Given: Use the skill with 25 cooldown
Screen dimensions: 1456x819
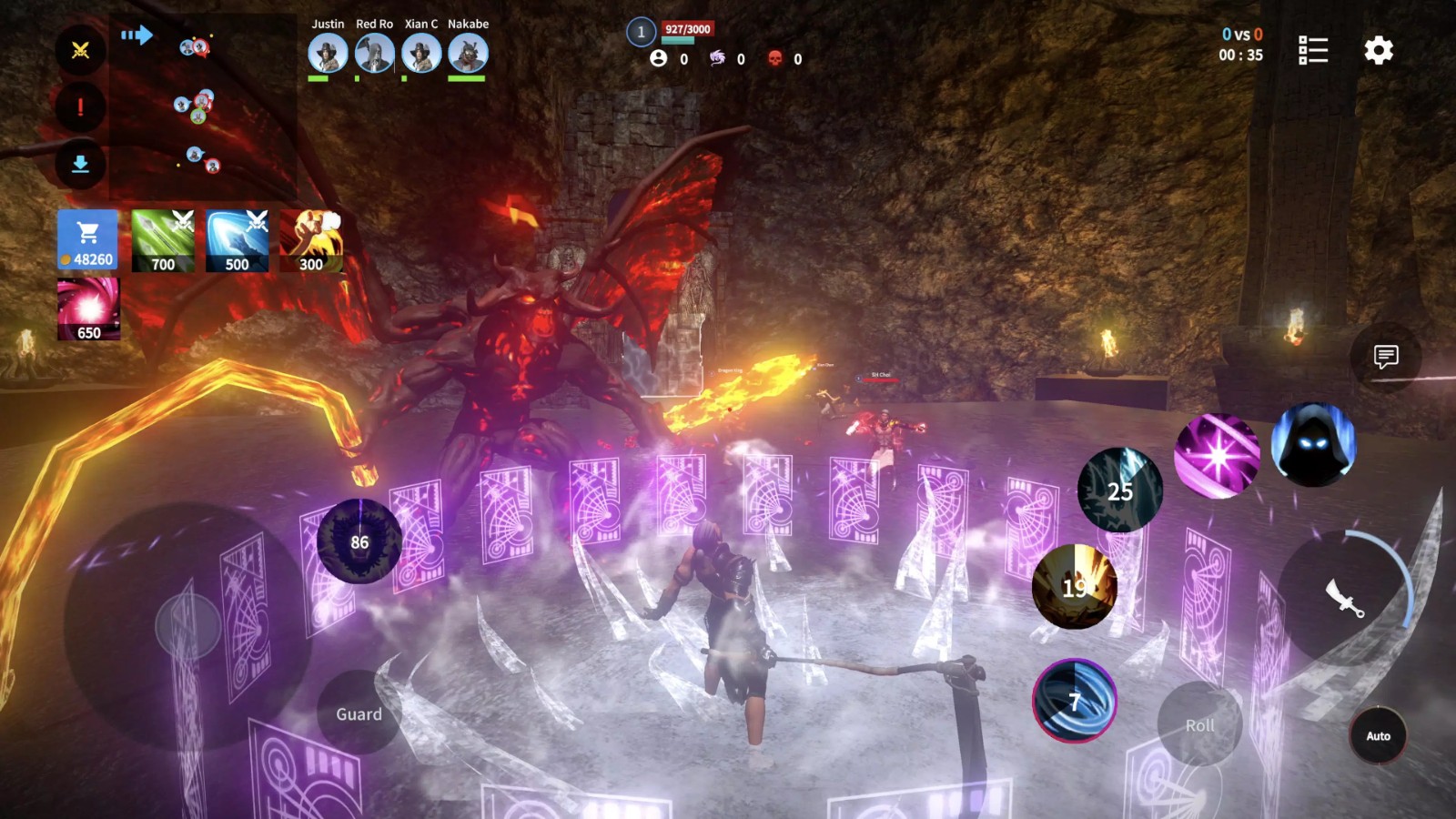Looking at the screenshot, I should coord(1119,490).
